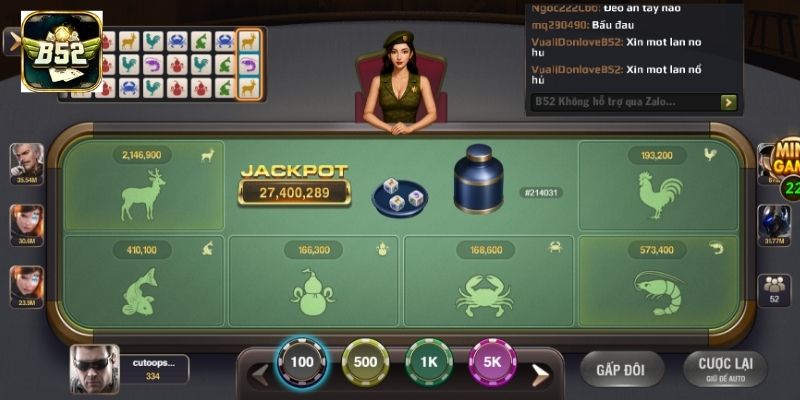Viewport: 800px width, 400px height.
Task: Pick the shrimp betting tile
Action: pos(656,282)
